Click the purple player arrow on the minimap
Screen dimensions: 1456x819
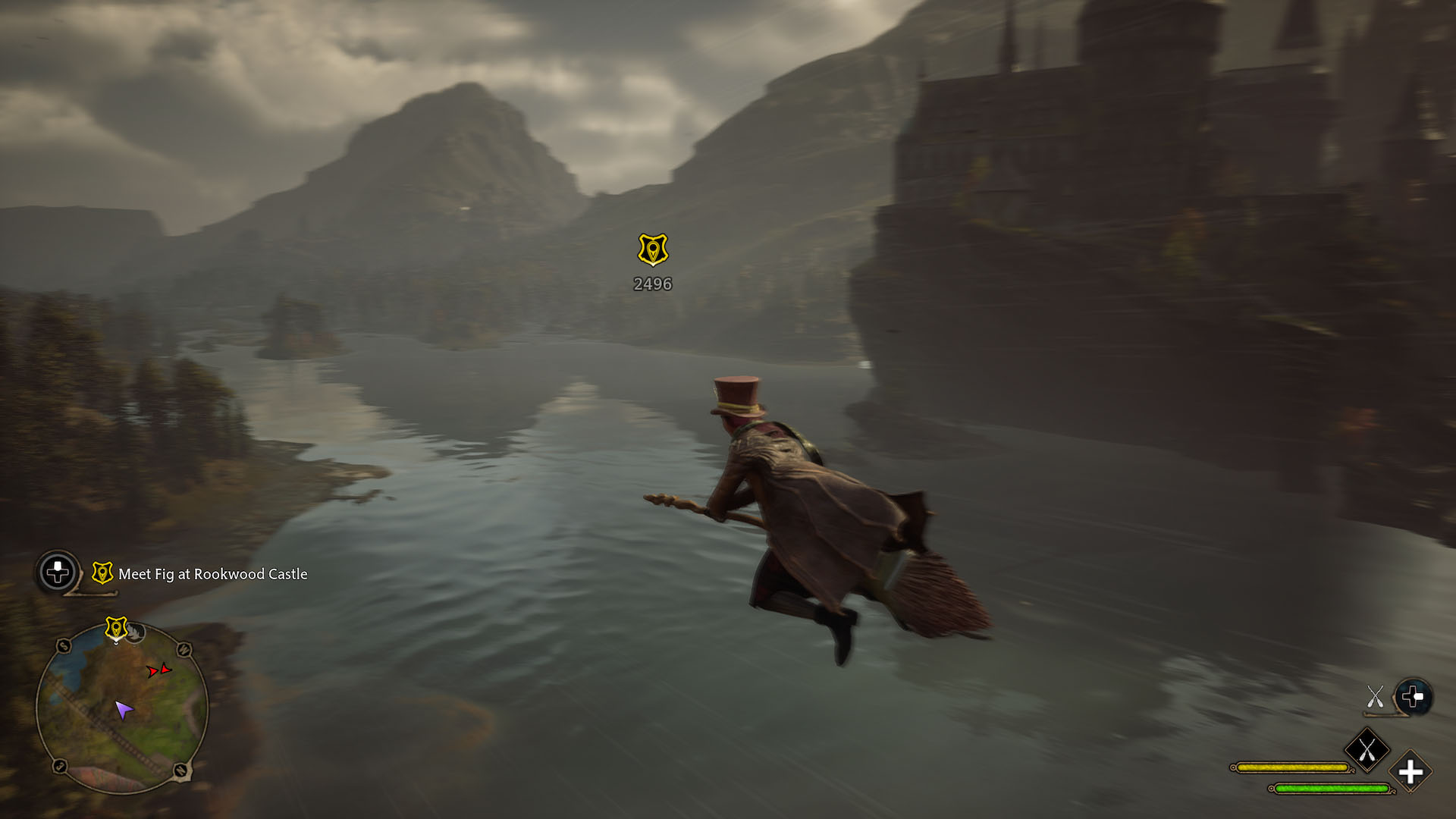coord(123,710)
